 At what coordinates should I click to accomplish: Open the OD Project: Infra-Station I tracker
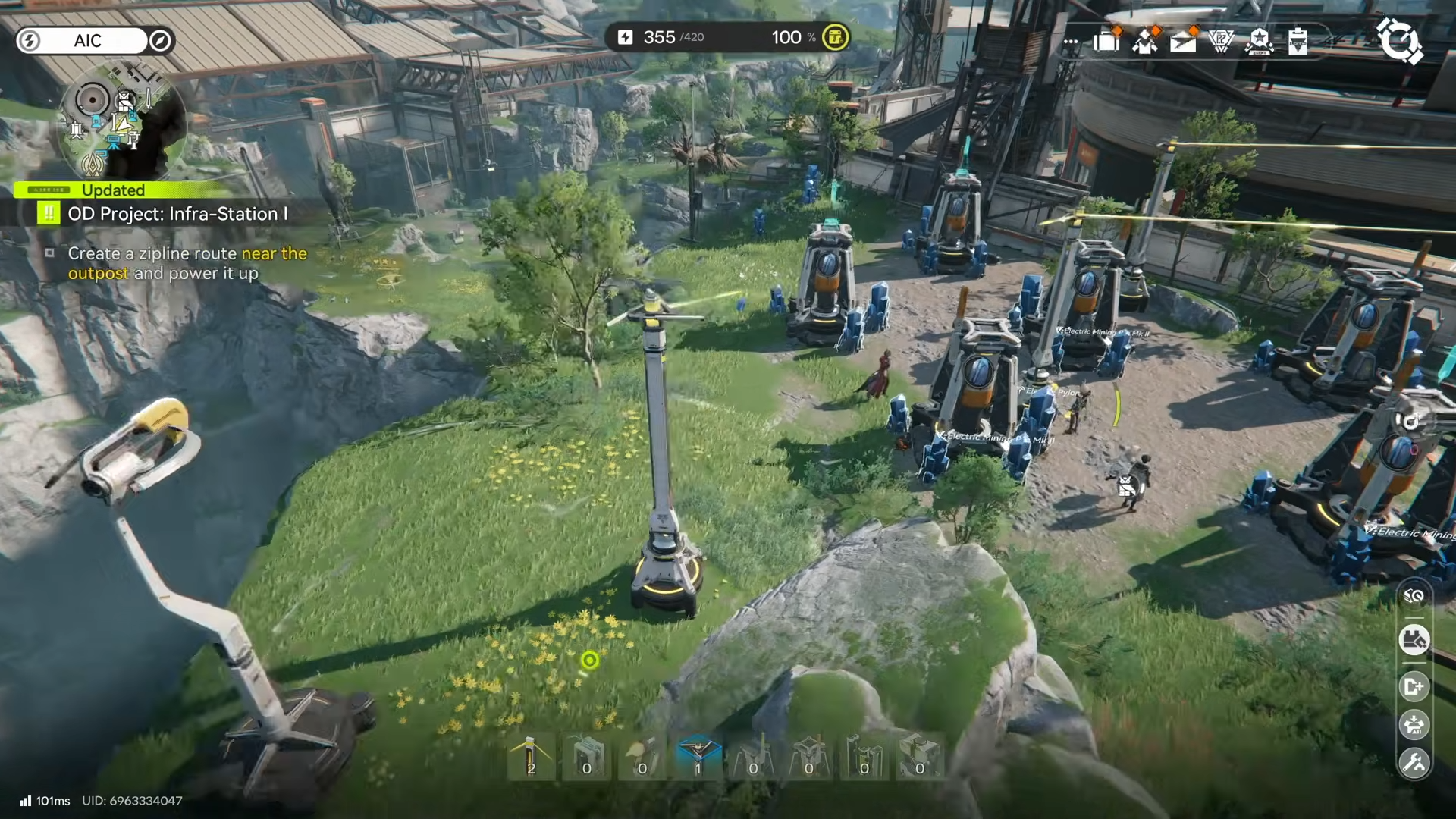click(x=177, y=214)
